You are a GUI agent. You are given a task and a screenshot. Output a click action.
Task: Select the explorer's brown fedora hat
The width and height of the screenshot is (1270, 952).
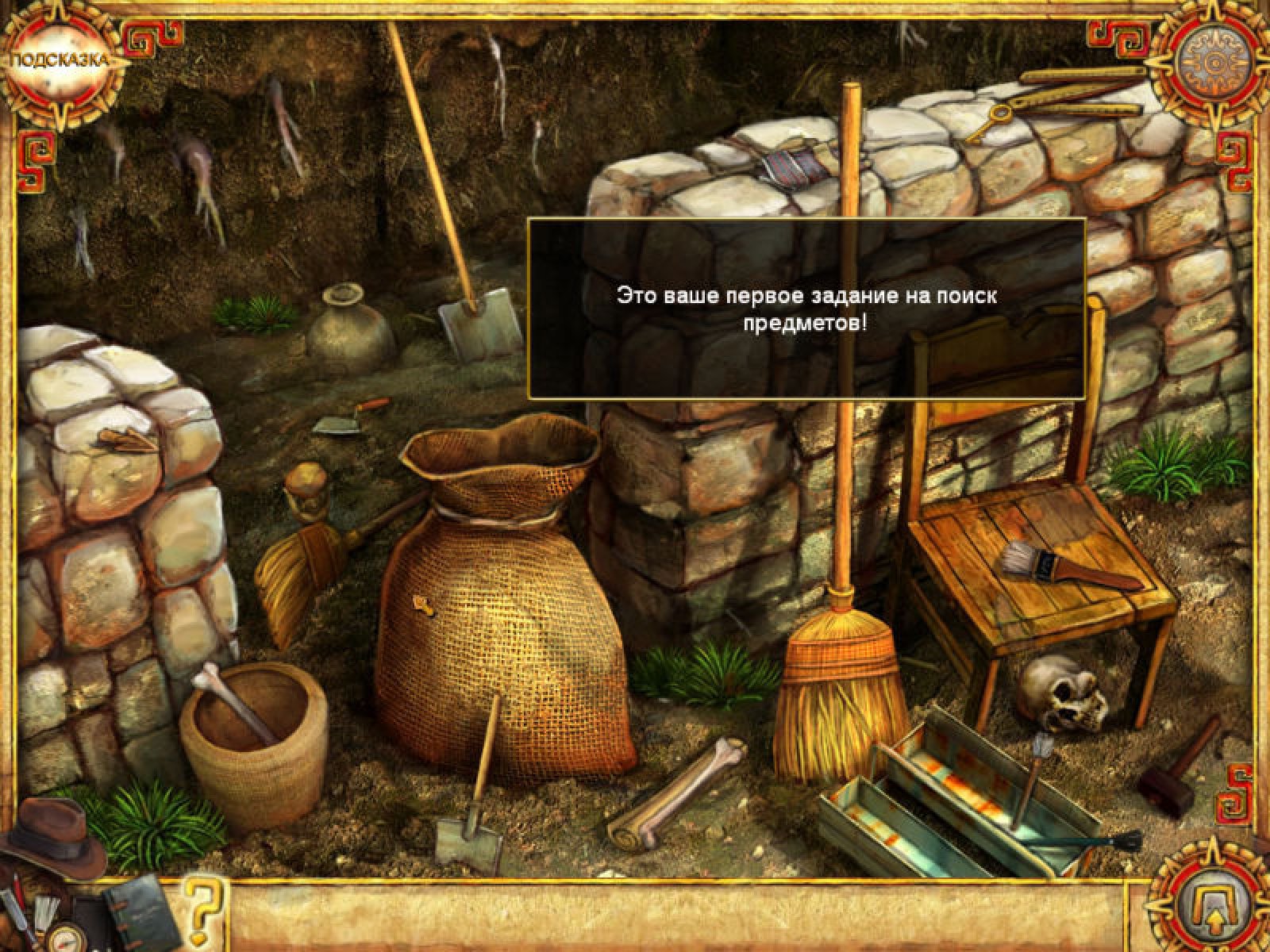coord(52,835)
